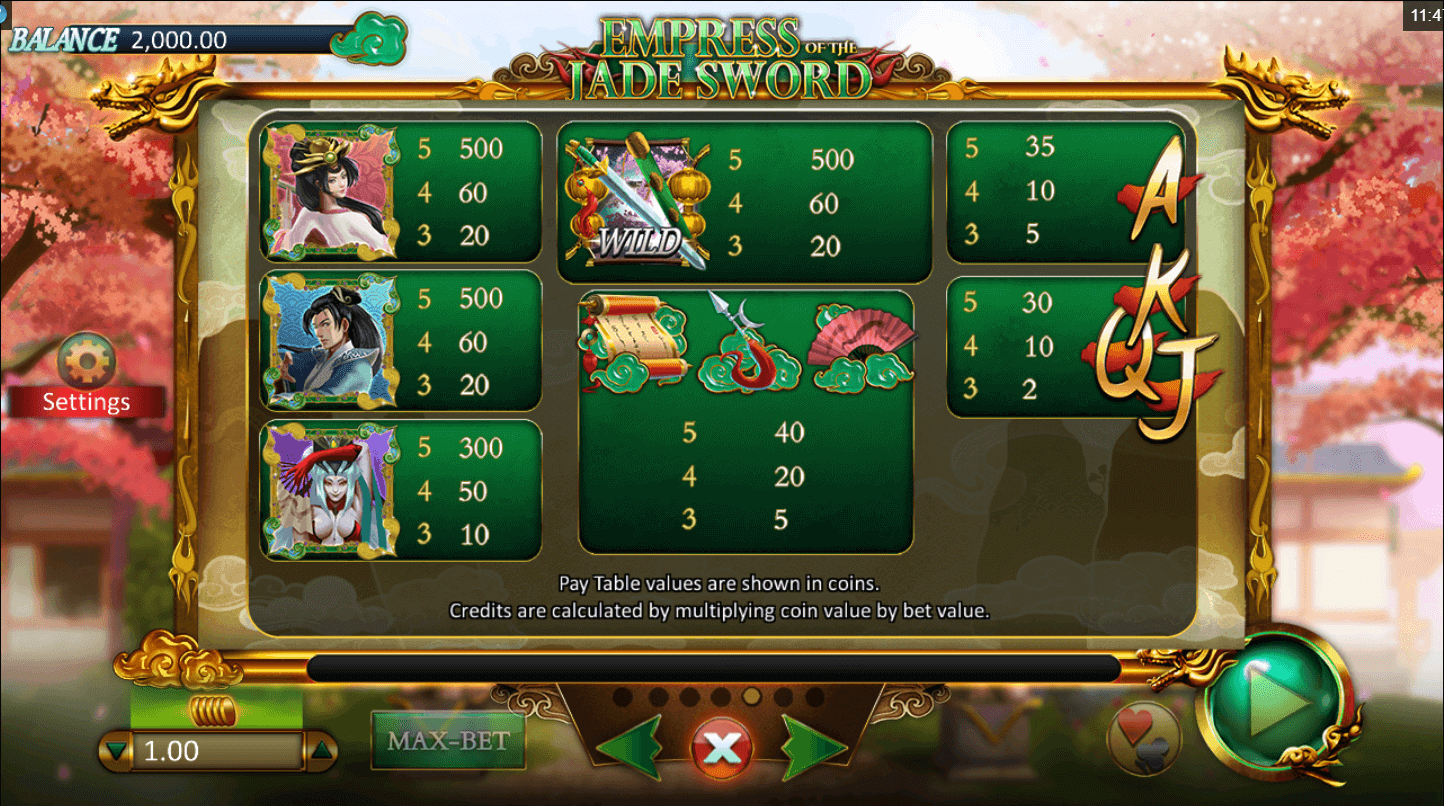
Task: Click the MAX-BET button
Action: pos(448,741)
